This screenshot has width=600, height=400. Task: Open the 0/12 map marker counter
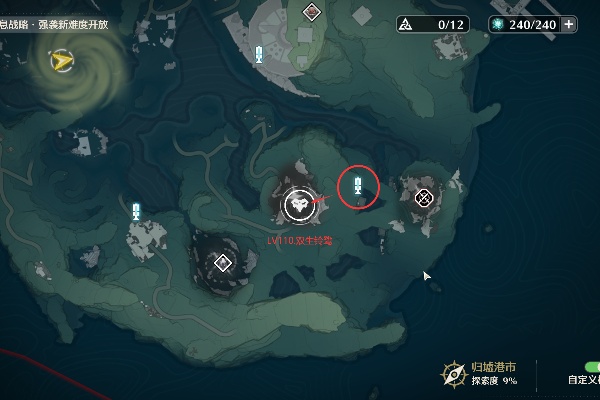click(x=432, y=24)
